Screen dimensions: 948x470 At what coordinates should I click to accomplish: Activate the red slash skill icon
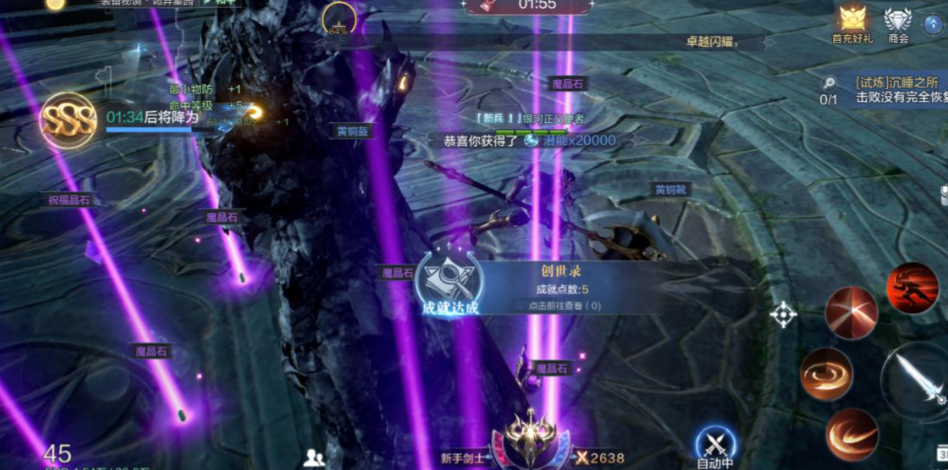pos(851,312)
